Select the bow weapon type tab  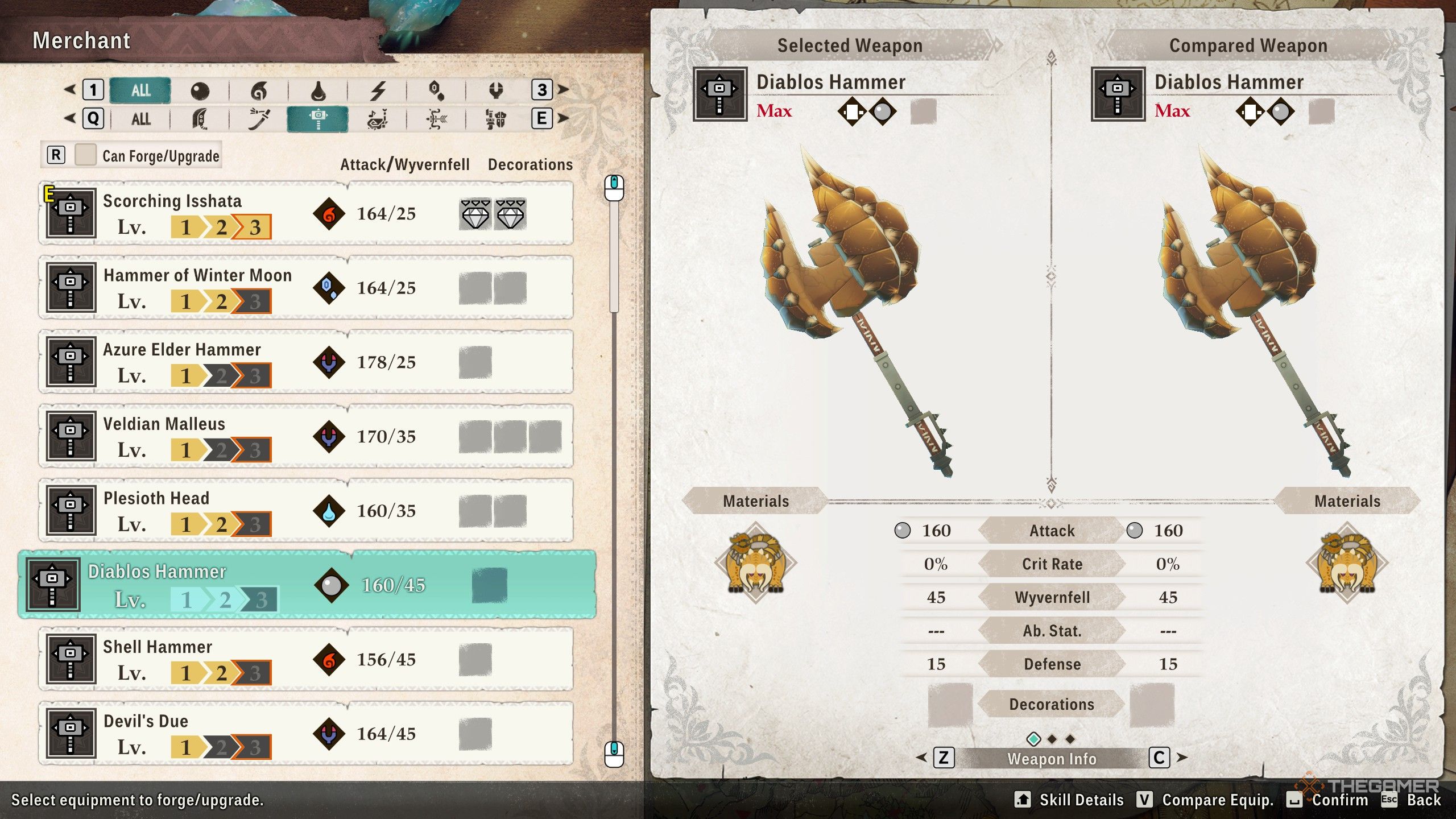point(436,119)
